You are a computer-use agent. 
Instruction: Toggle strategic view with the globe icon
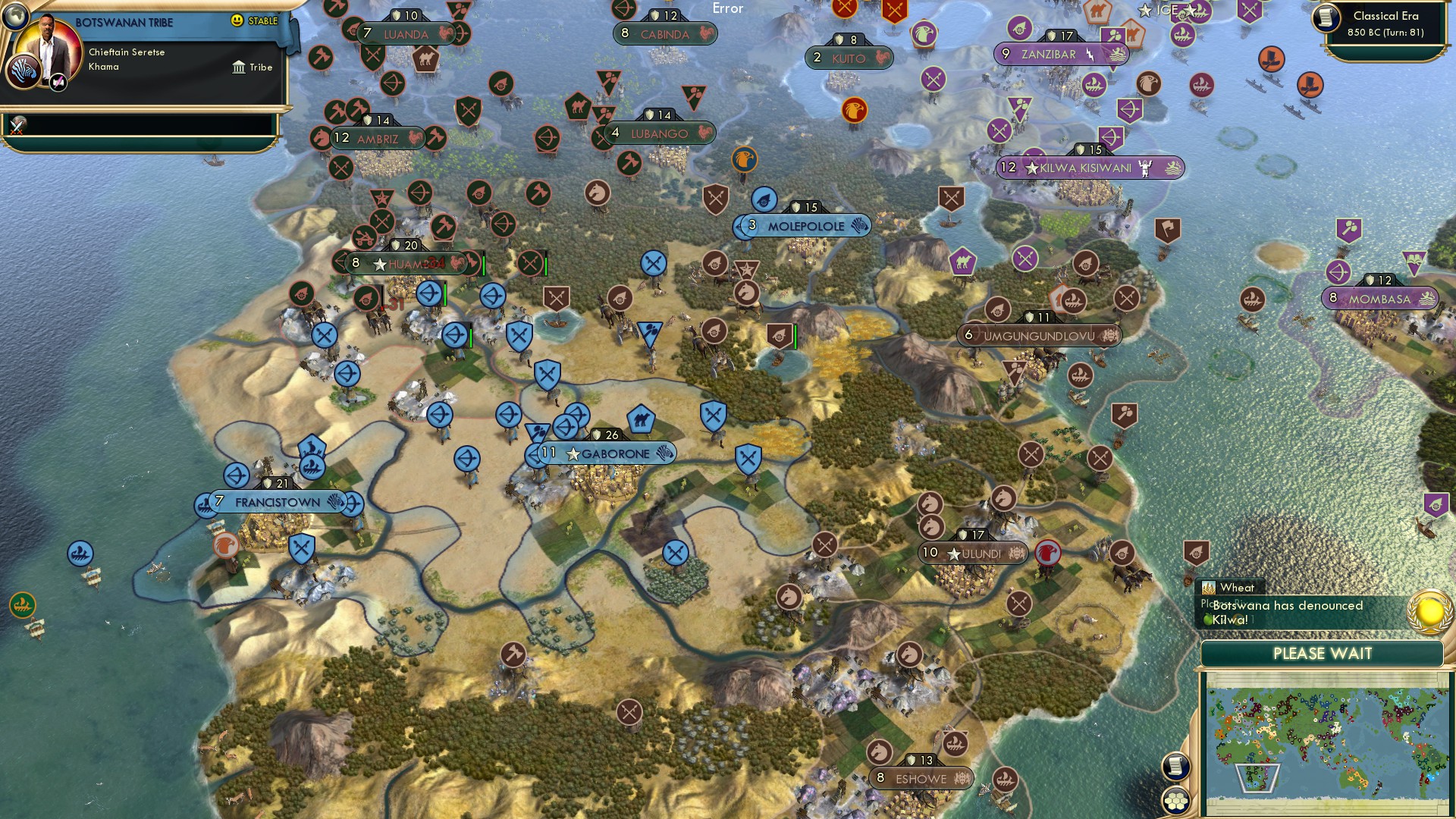15,17
